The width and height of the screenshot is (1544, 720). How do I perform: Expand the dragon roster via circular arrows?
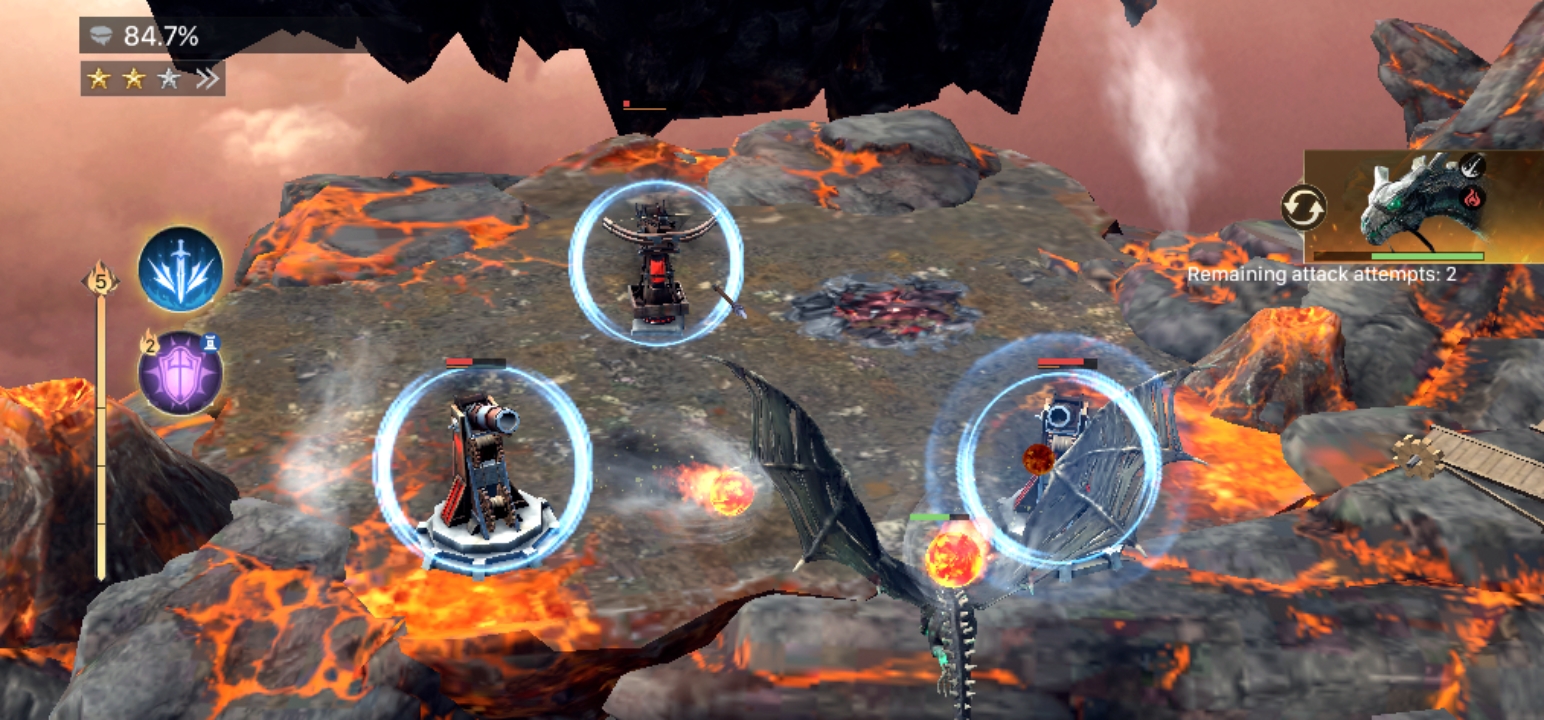point(1302,207)
